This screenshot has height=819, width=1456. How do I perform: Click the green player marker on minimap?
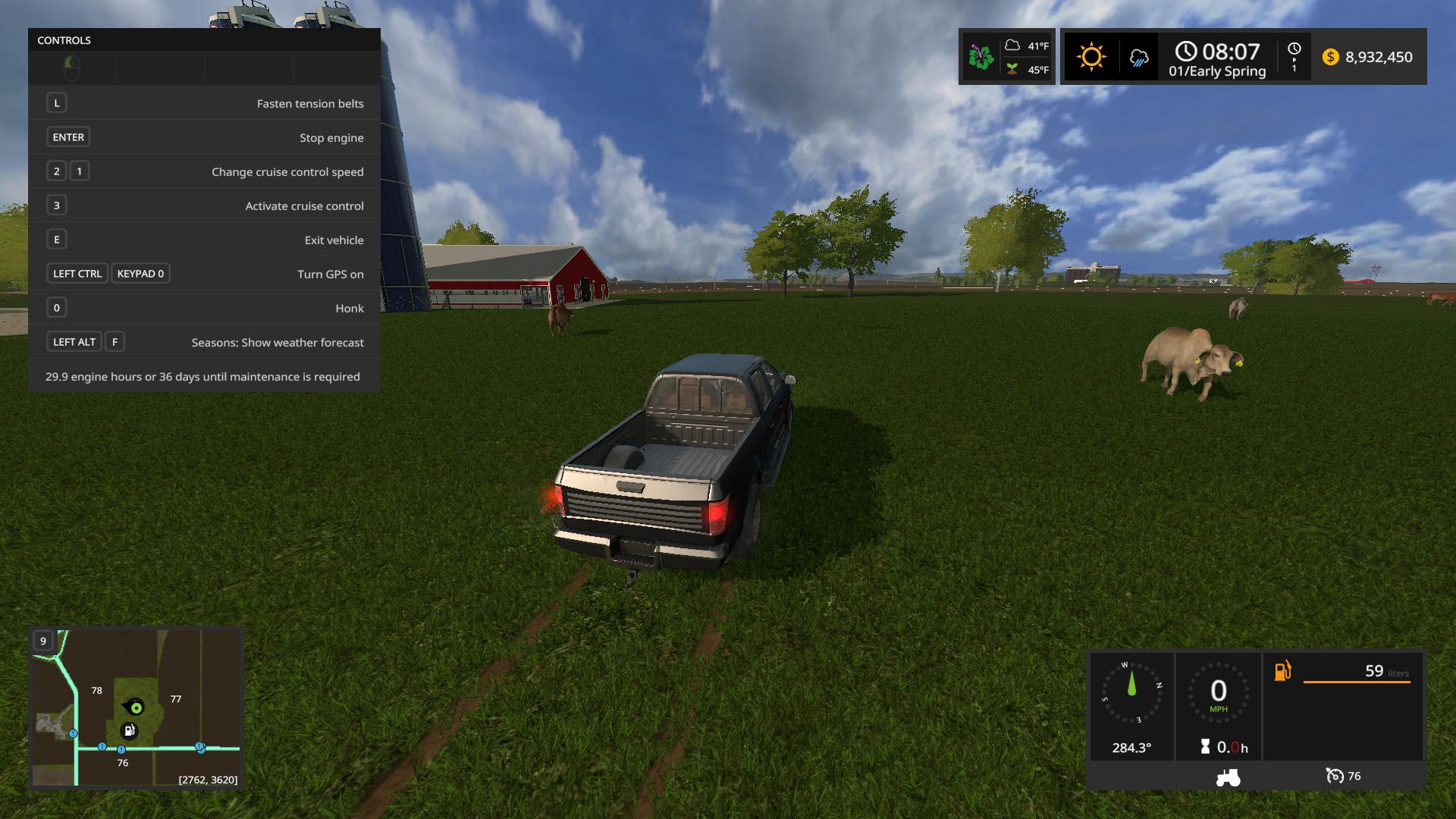point(136,708)
